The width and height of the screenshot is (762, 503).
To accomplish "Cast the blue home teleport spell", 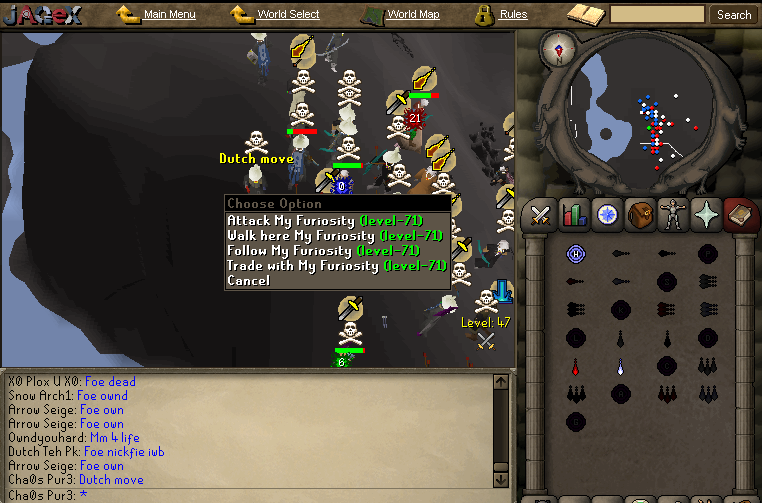I will (x=575, y=254).
